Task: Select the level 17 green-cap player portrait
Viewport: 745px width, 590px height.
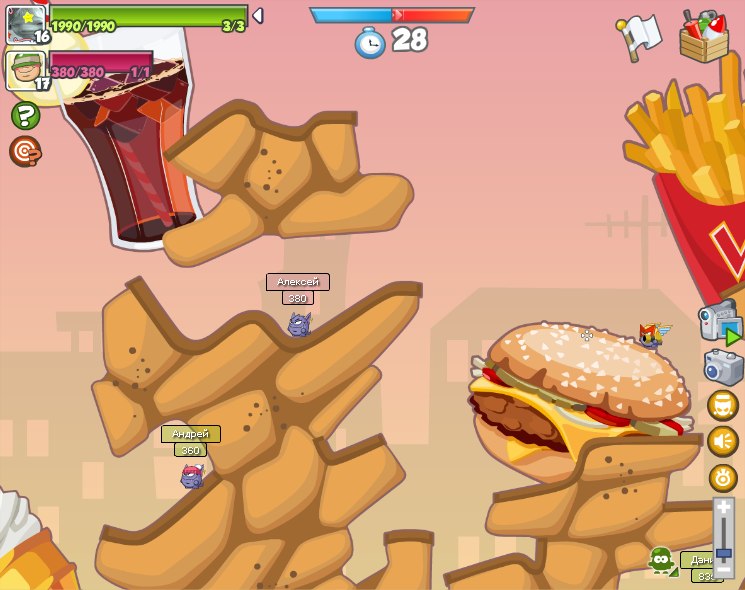Action: 25,69
